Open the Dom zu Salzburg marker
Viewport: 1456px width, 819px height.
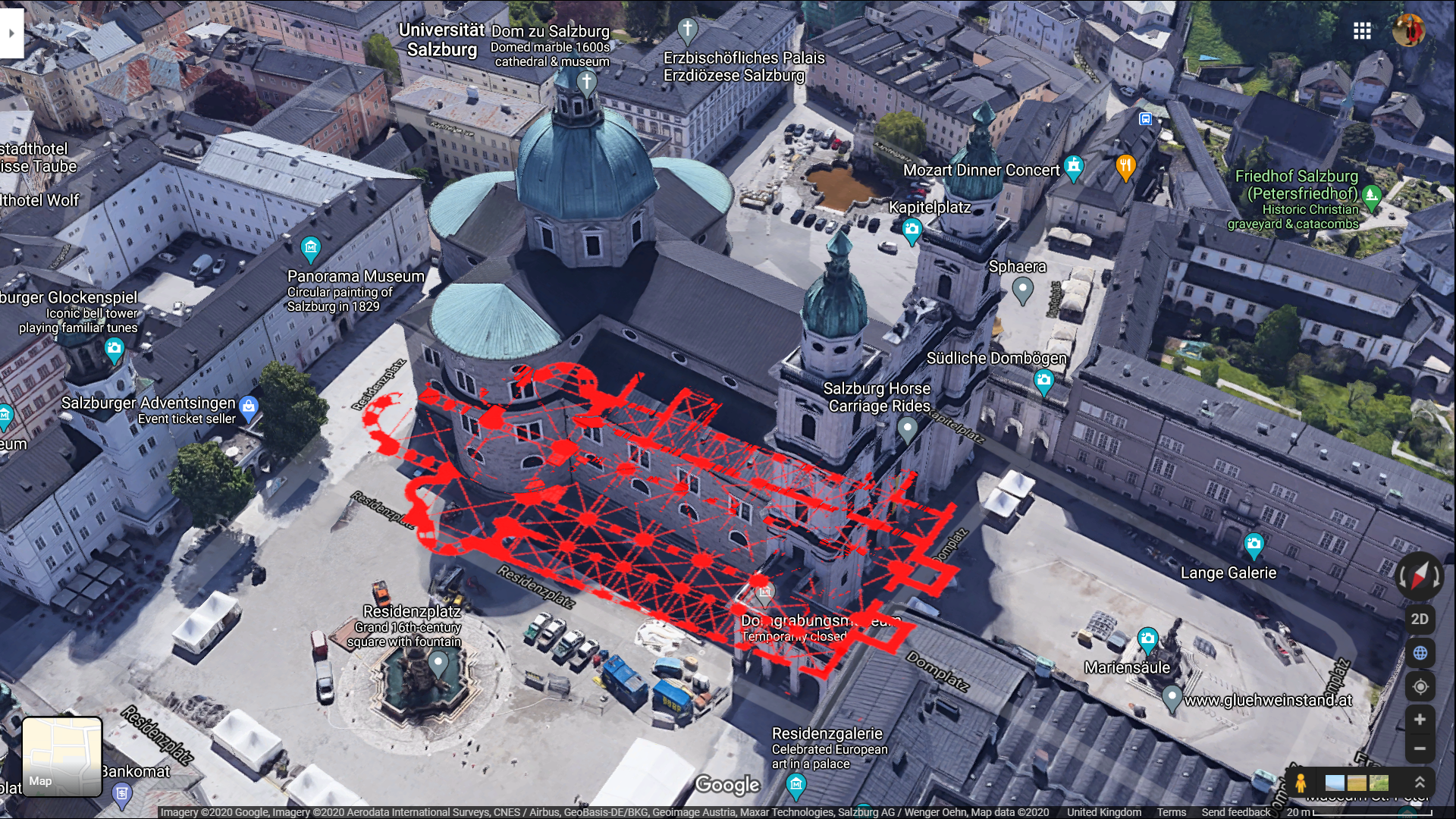pos(586,82)
